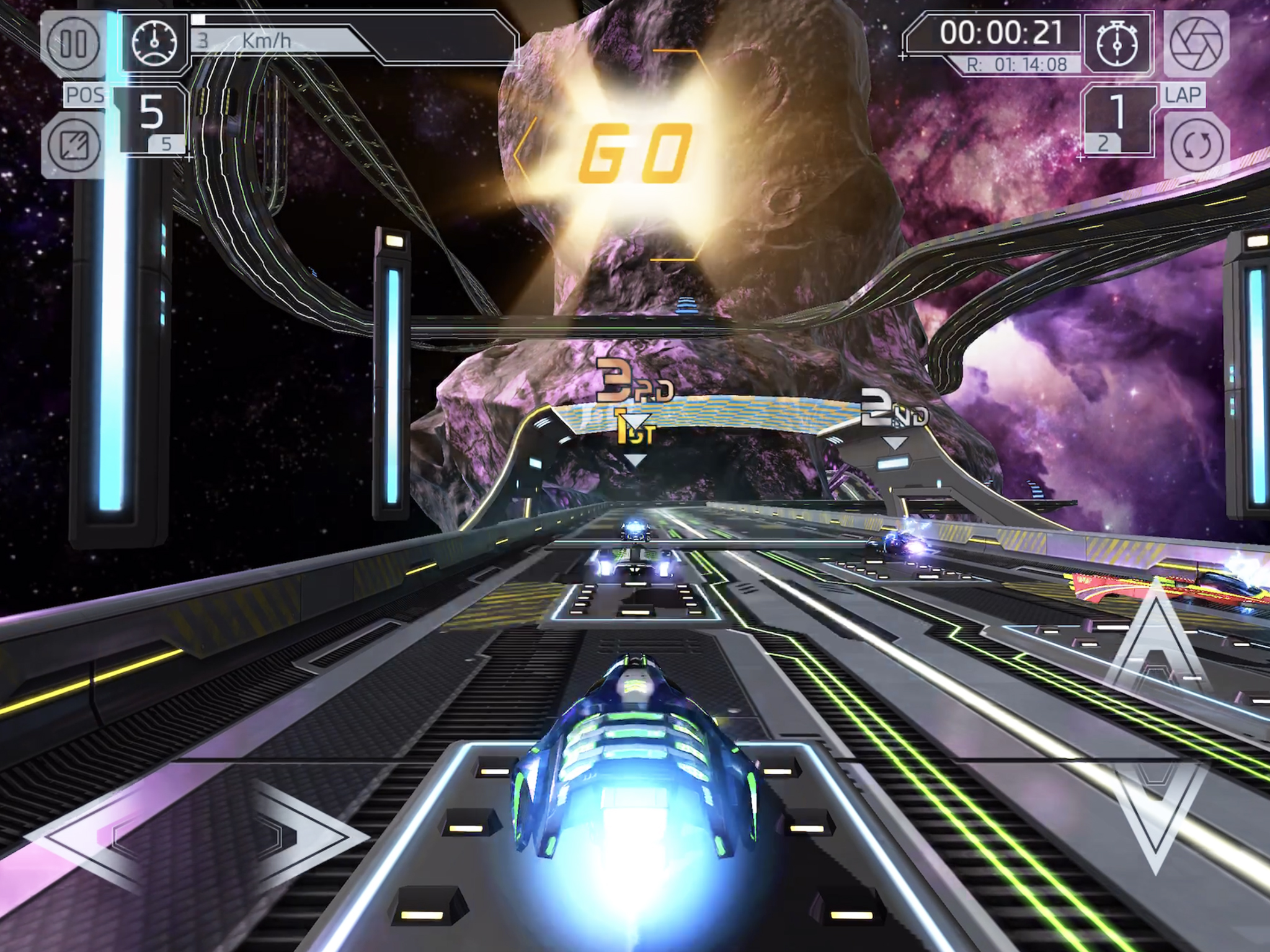Restart the race using the circular arrows icon
The height and width of the screenshot is (952, 1270).
[1199, 144]
